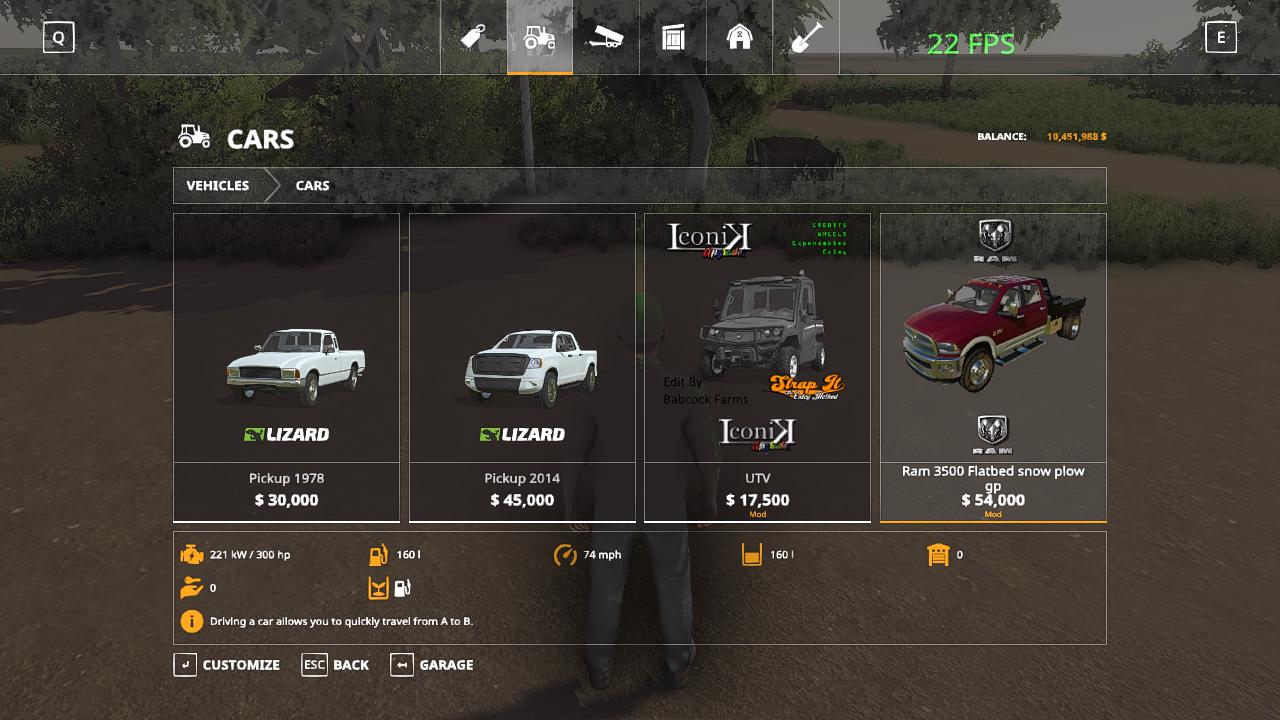The image size is (1280, 720).
Task: Switch to the shovel landscaping tab
Action: click(806, 38)
